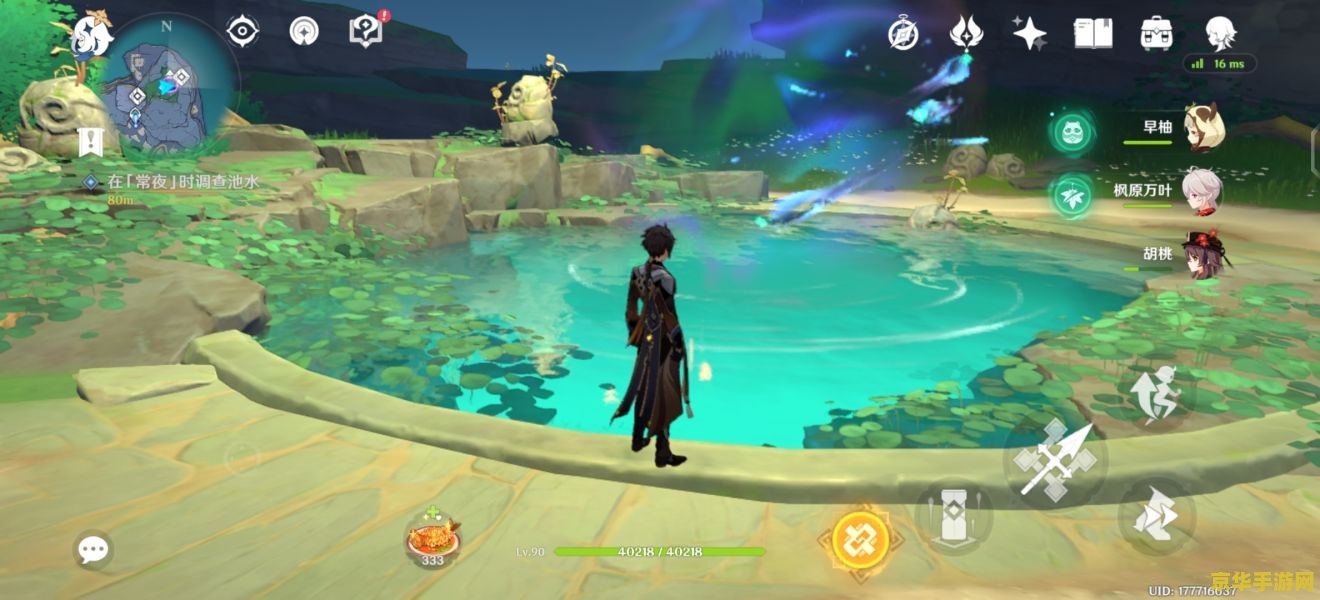Switch to party member 早柚
Image resolution: width=1320 pixels, height=600 pixels.
click(x=1203, y=127)
